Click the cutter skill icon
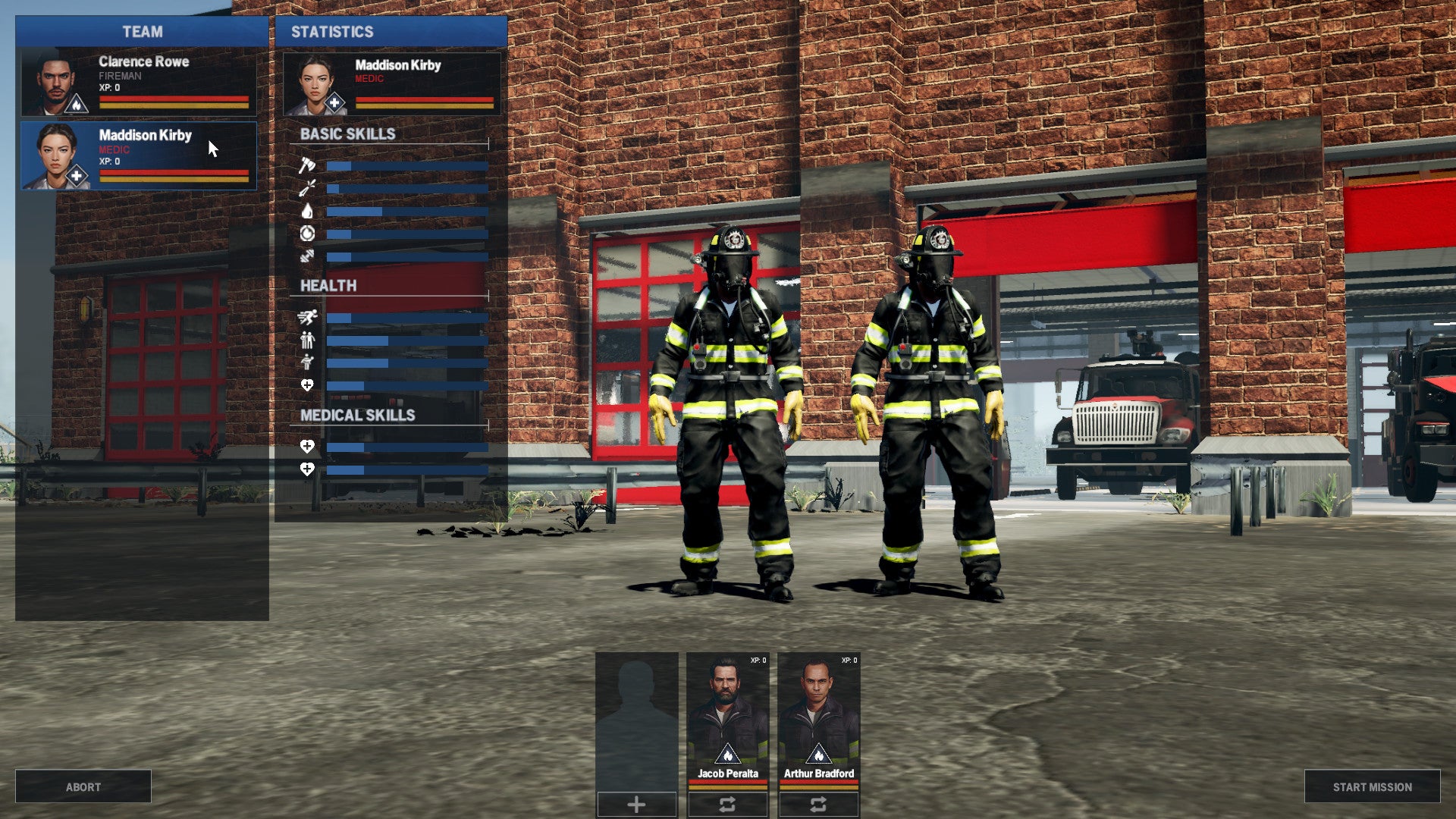The height and width of the screenshot is (819, 1456). point(306,187)
